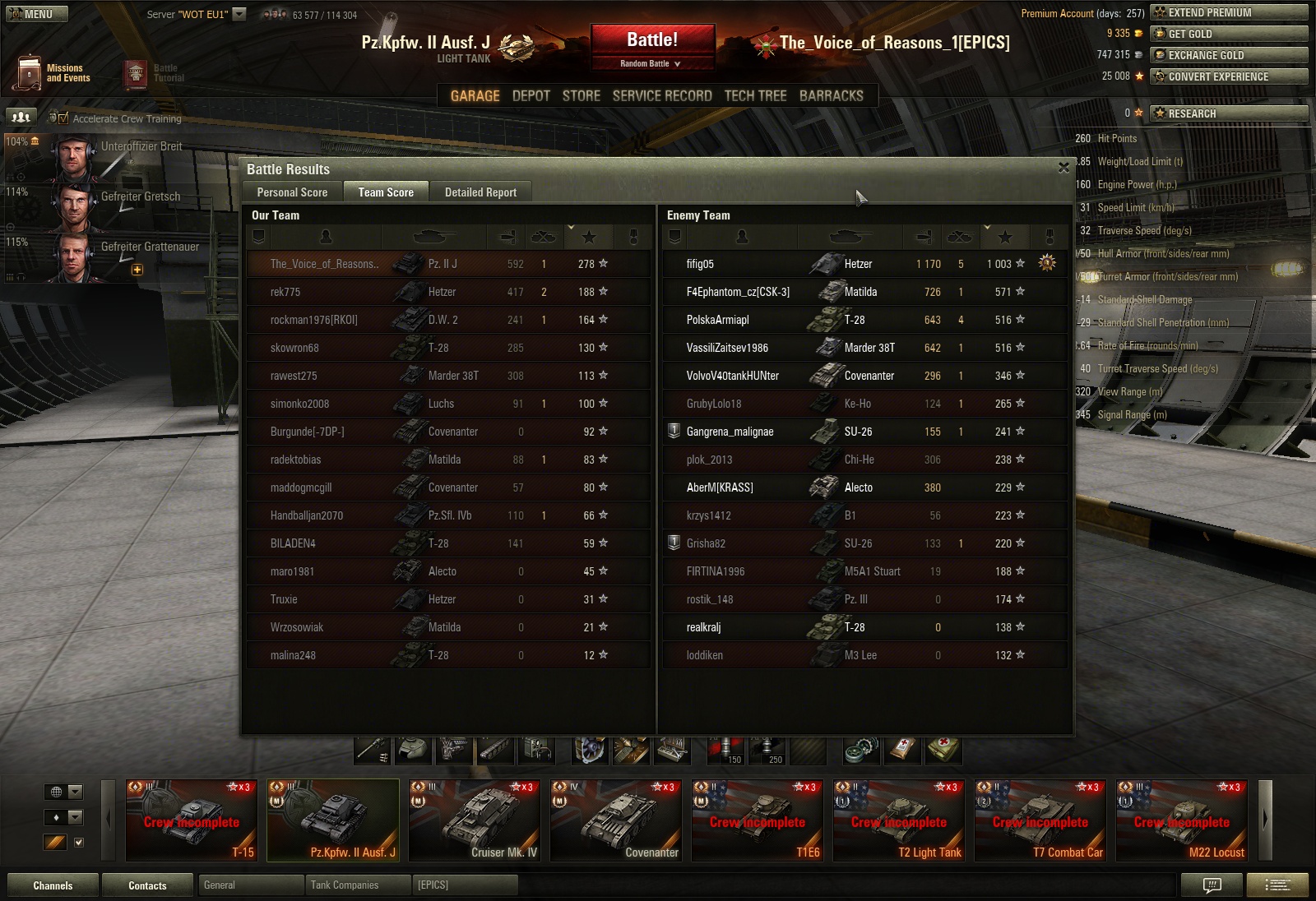Open the Barracks section
Viewport: 1316px width, 901px height.
(831, 96)
